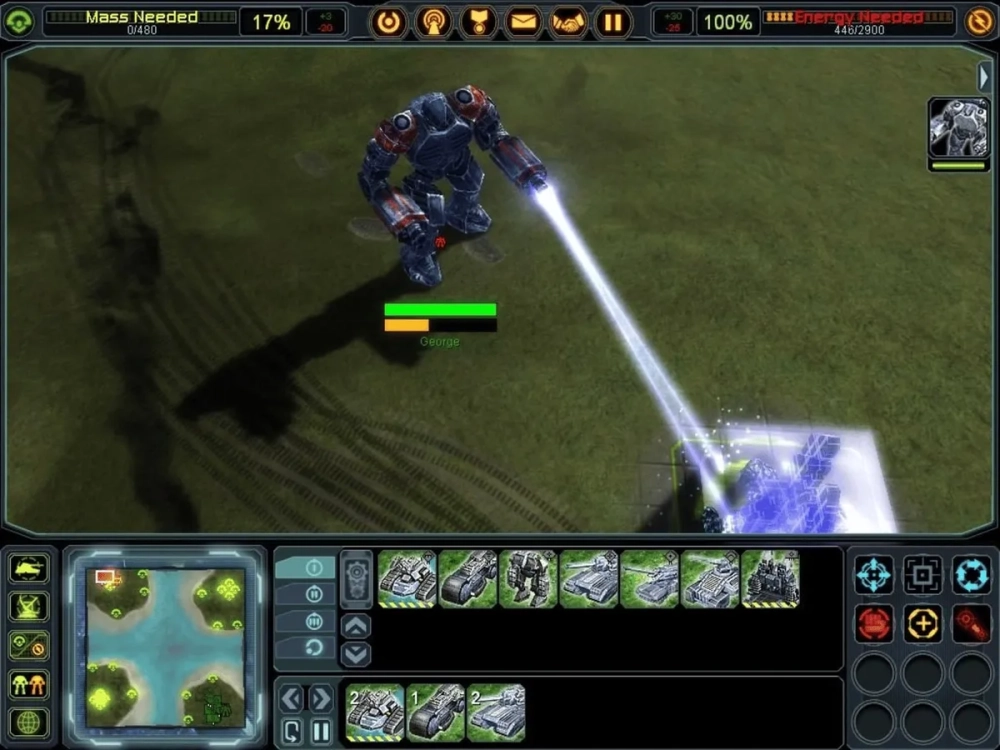Select the tracked unit queued once
Image resolution: width=1000 pixels, height=750 pixels.
[436, 712]
